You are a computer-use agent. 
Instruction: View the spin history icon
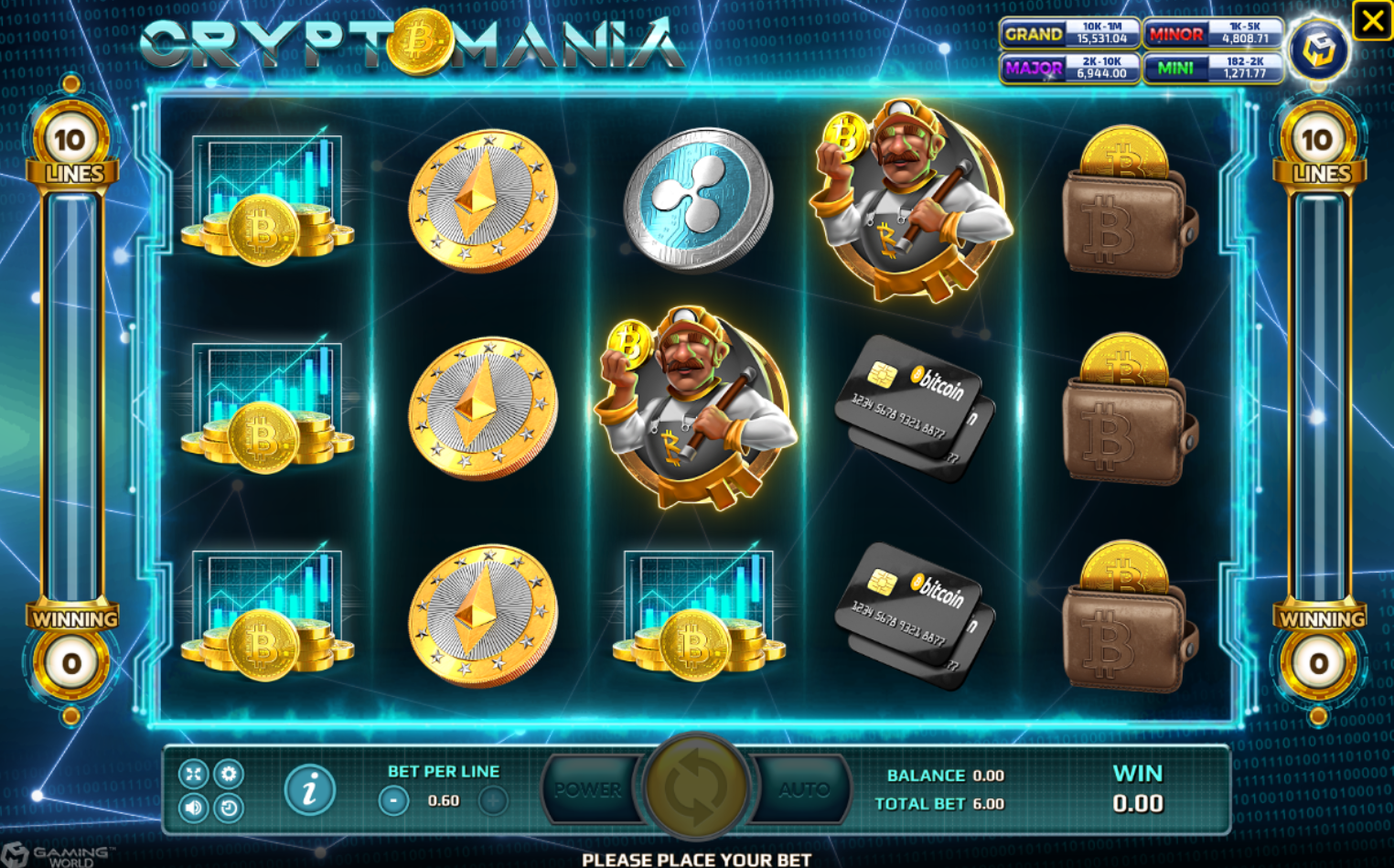click(228, 807)
